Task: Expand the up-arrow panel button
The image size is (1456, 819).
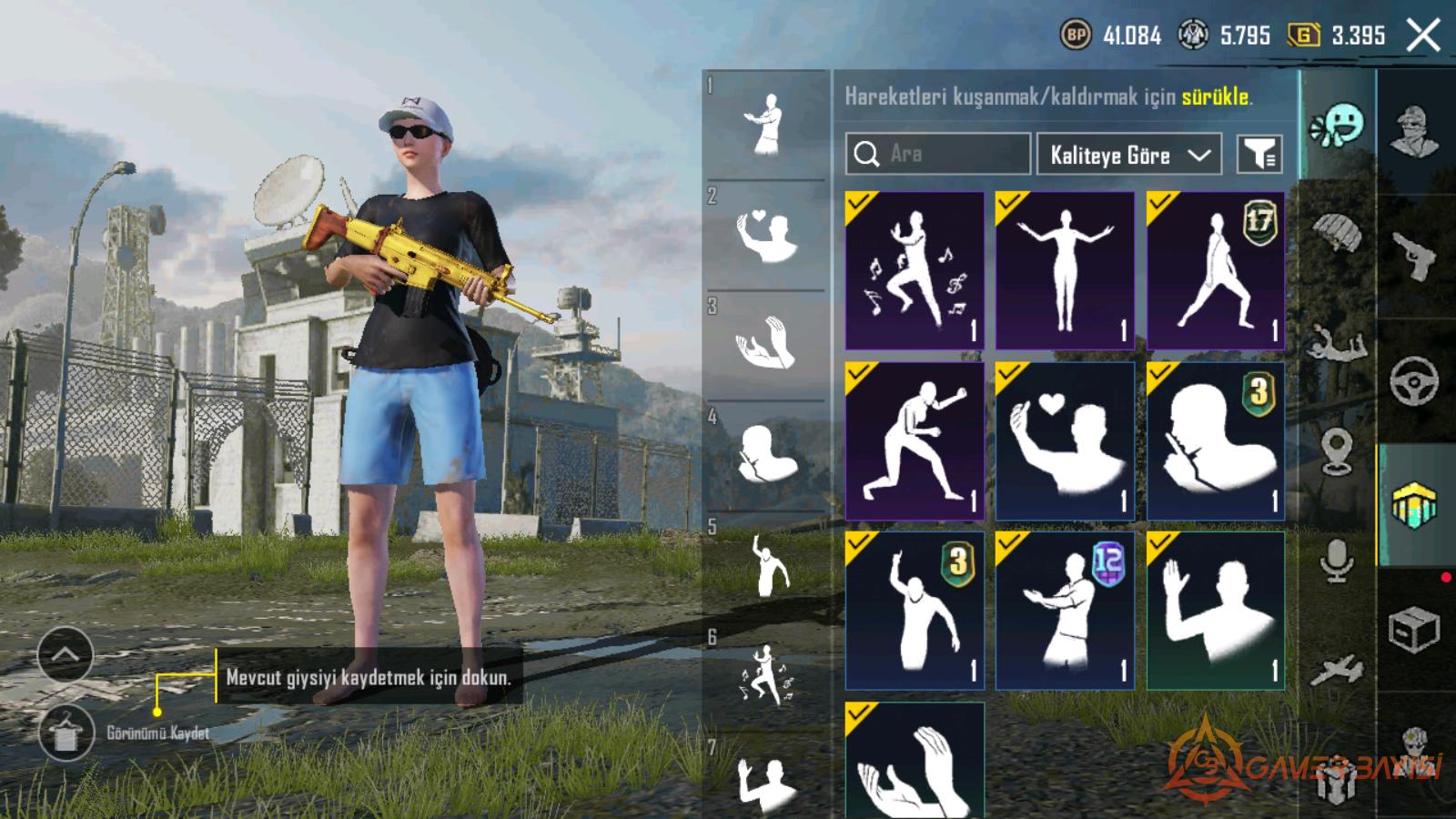Action: click(x=66, y=654)
